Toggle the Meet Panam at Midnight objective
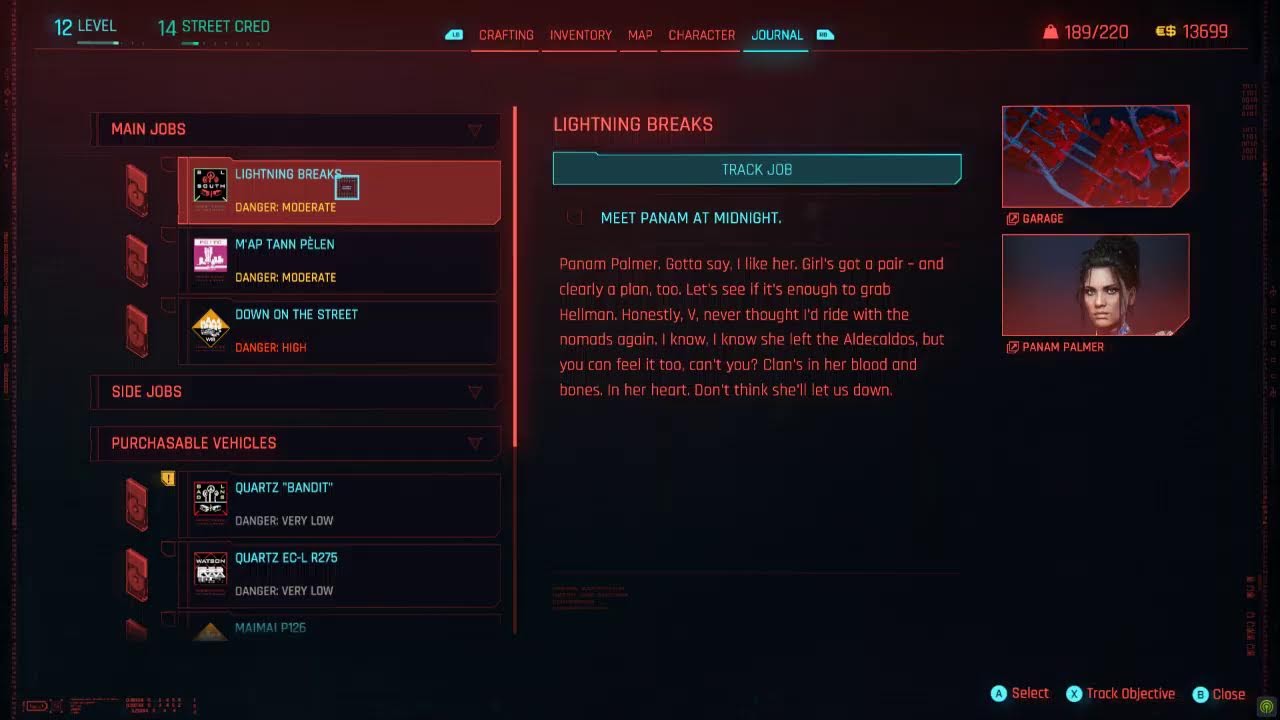Viewport: 1280px width, 720px height. coord(575,218)
